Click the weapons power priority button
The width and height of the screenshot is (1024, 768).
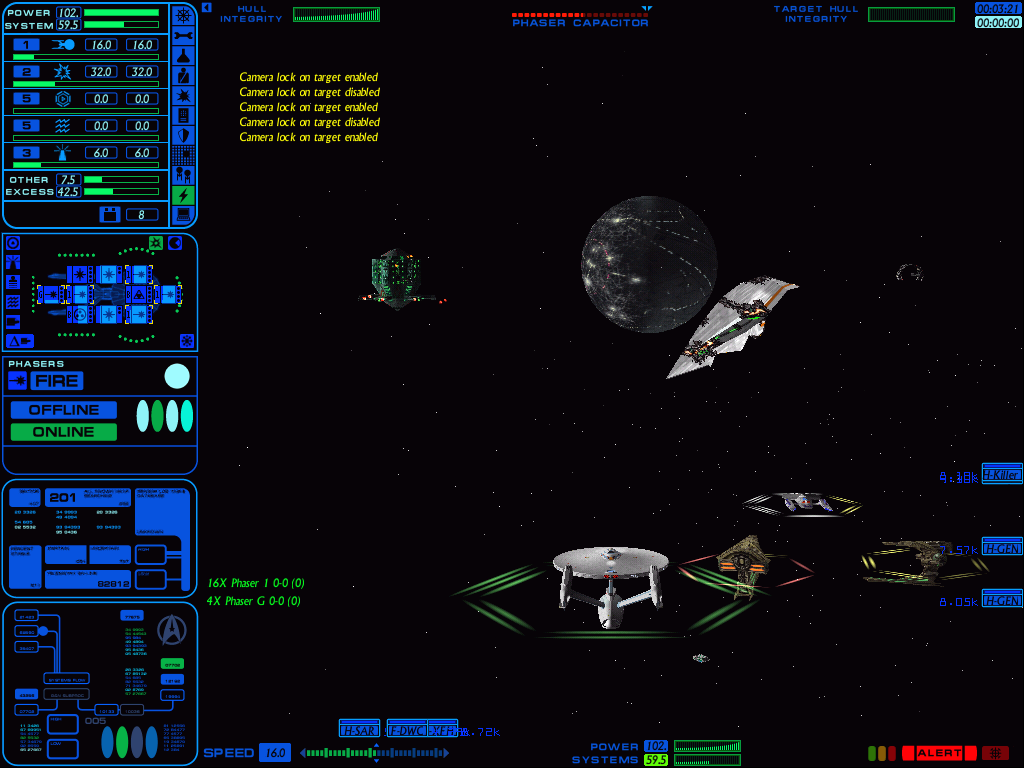tap(26, 72)
